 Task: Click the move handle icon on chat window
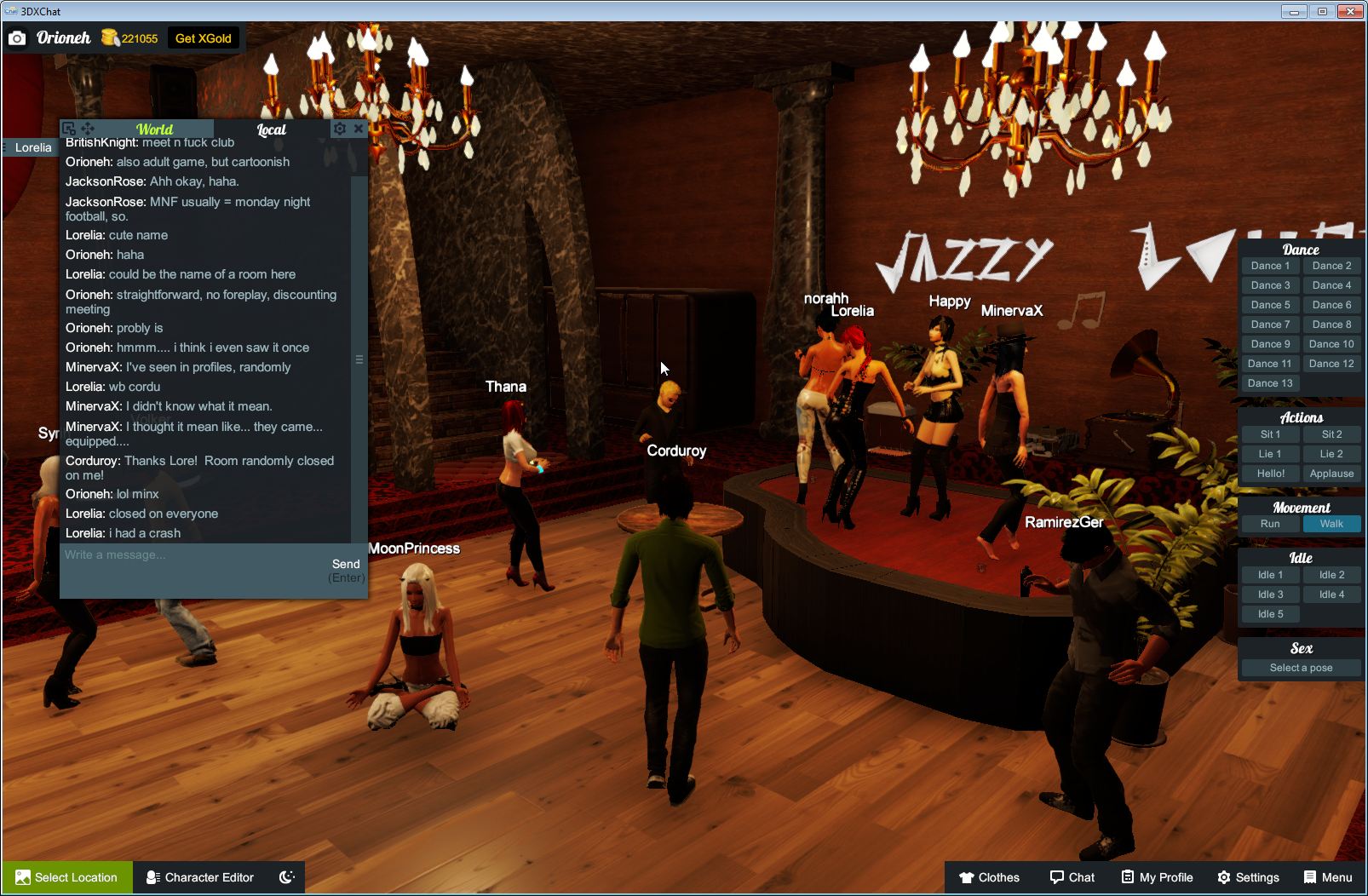click(86, 129)
